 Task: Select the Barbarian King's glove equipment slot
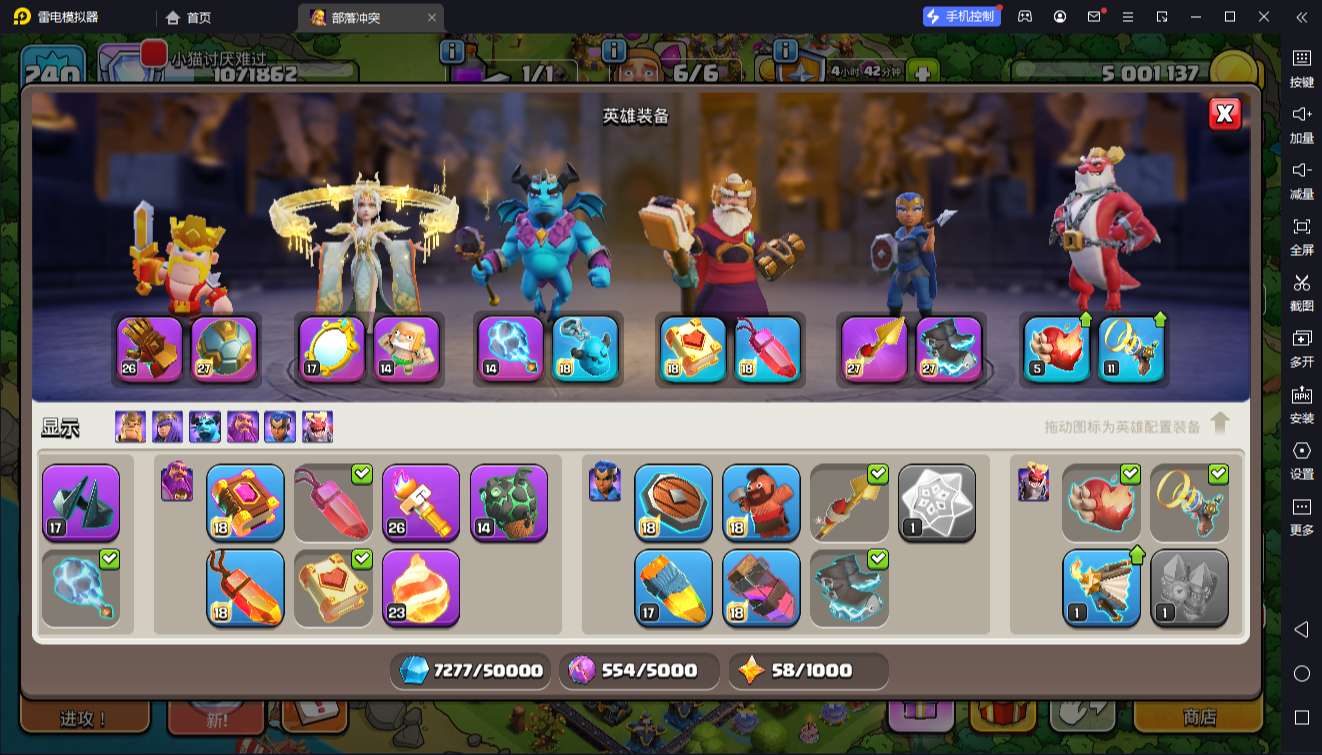[150, 349]
